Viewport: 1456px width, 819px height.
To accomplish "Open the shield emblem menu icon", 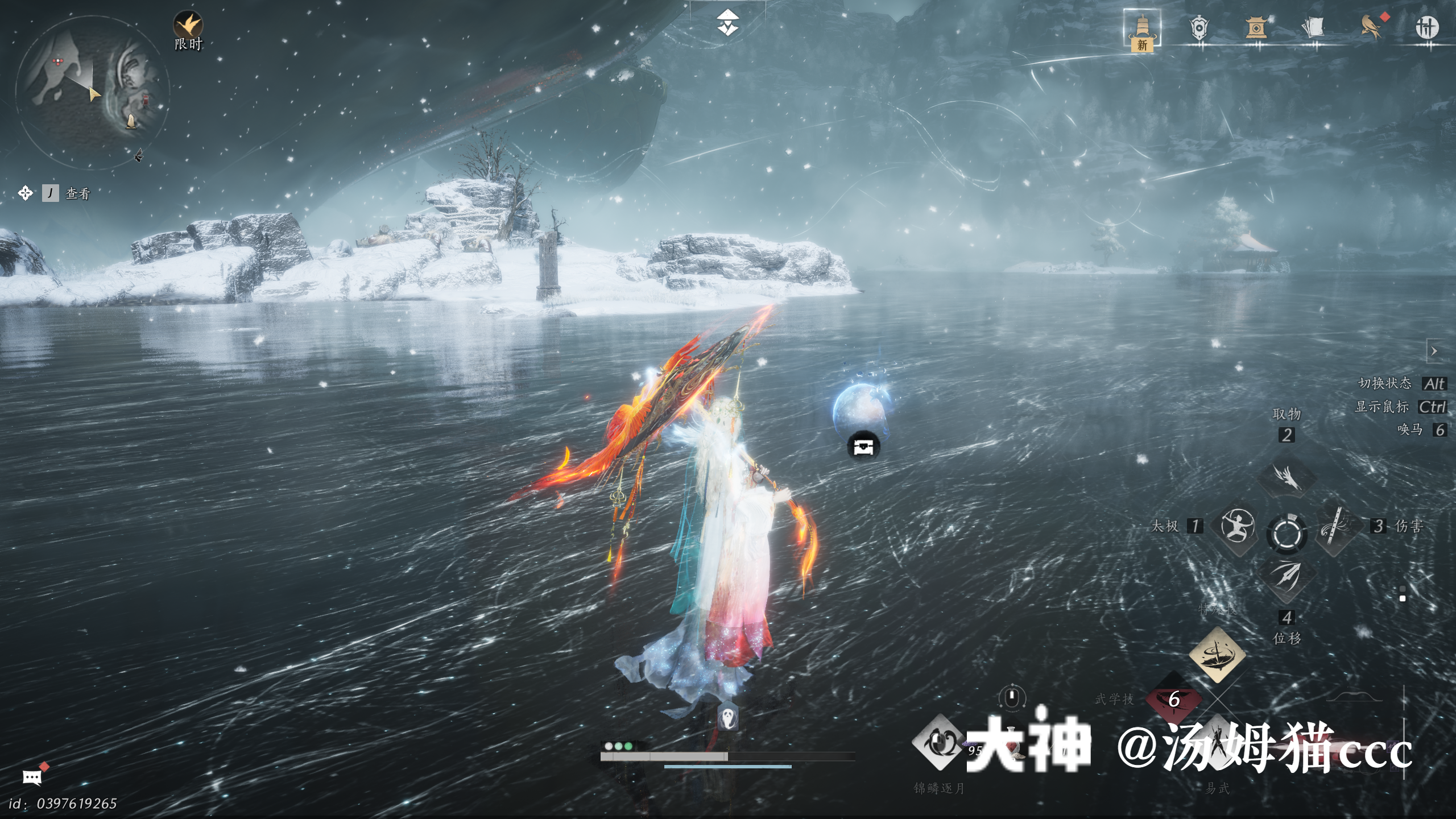I will 1198,28.
